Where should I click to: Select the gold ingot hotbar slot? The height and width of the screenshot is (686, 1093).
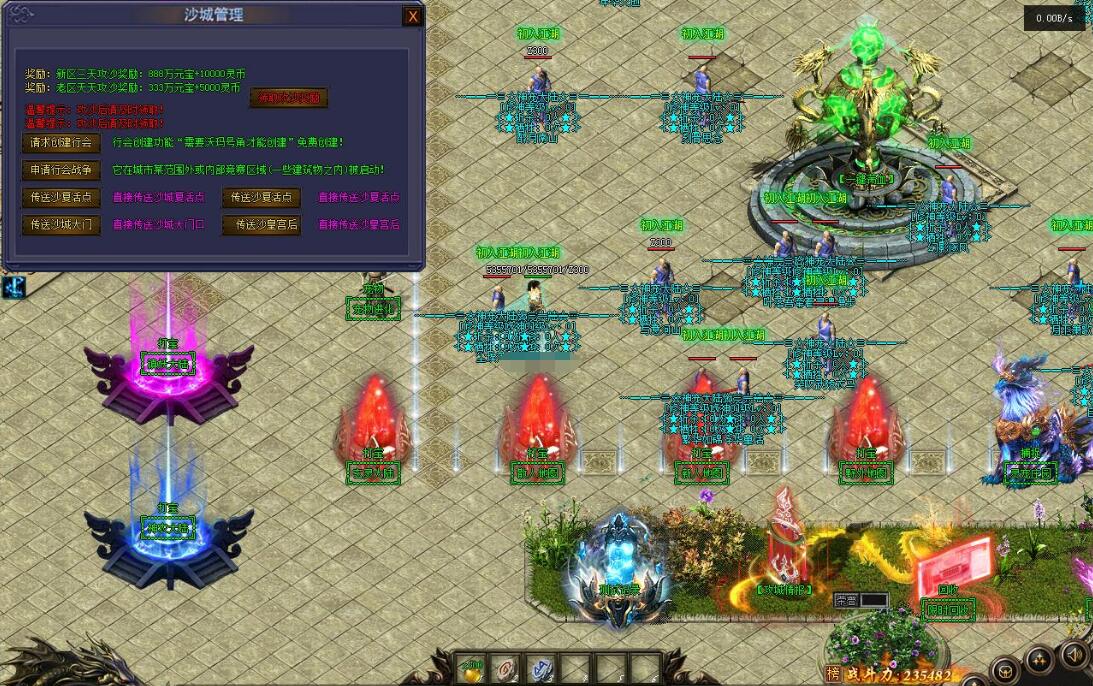coord(472,668)
